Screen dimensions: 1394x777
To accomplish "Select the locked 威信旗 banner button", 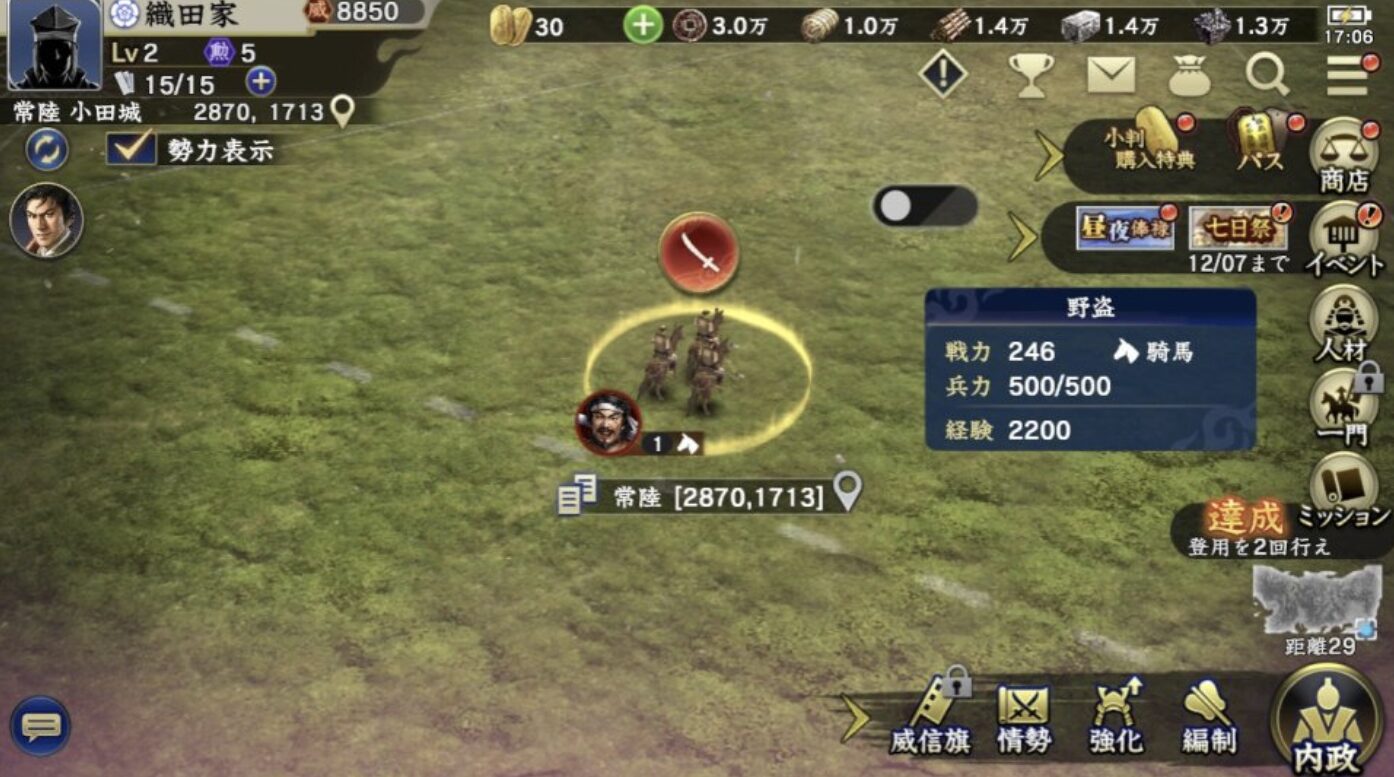I will tap(931, 716).
